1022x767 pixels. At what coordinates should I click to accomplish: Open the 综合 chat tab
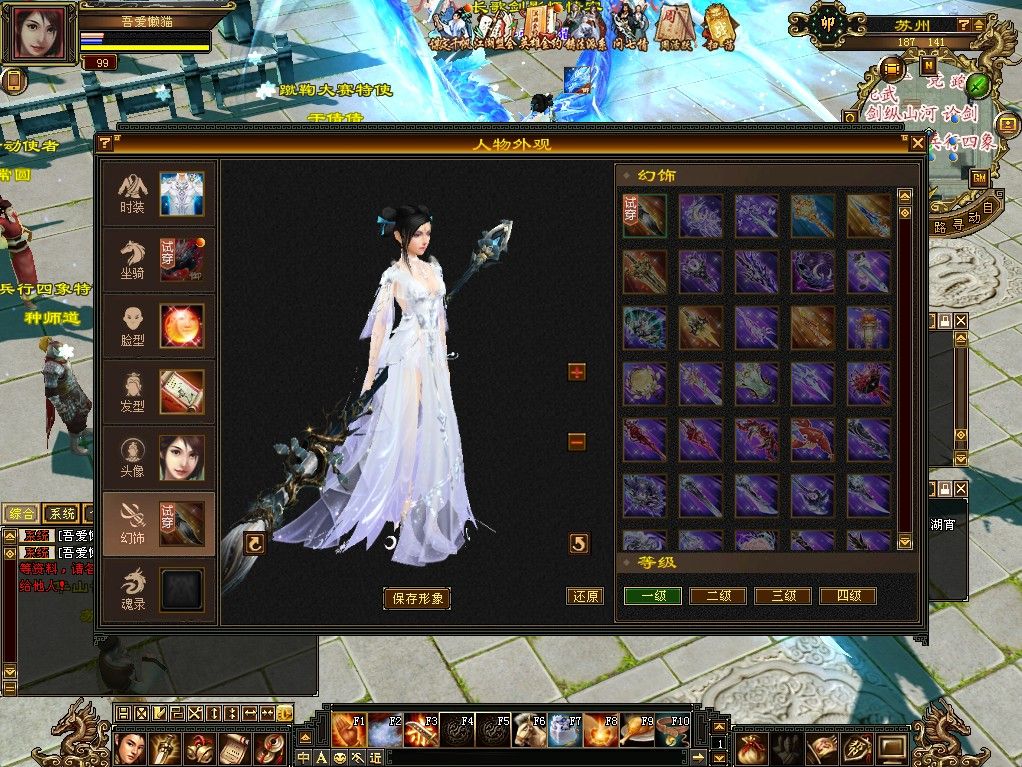pyautogui.click(x=20, y=514)
